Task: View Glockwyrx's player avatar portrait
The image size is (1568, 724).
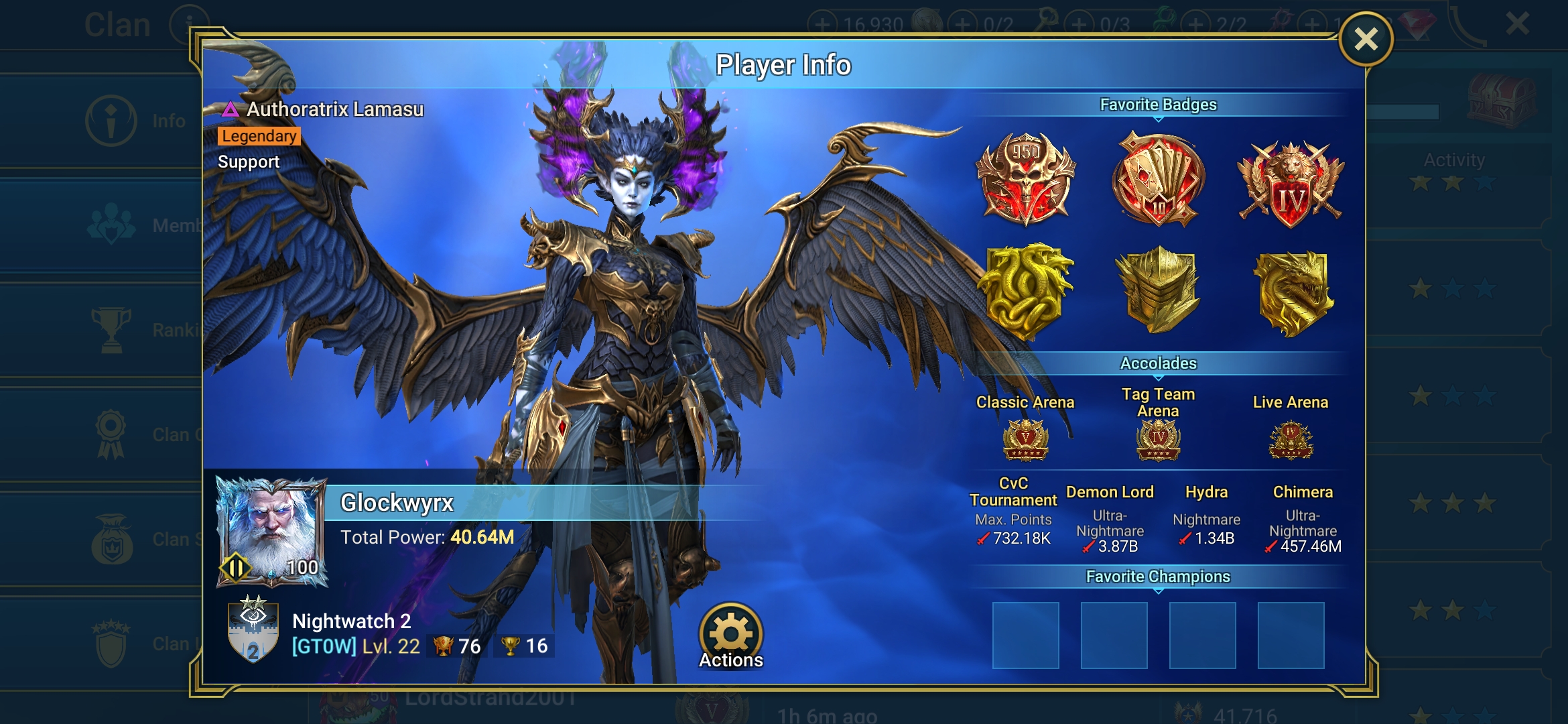Action: click(x=271, y=531)
